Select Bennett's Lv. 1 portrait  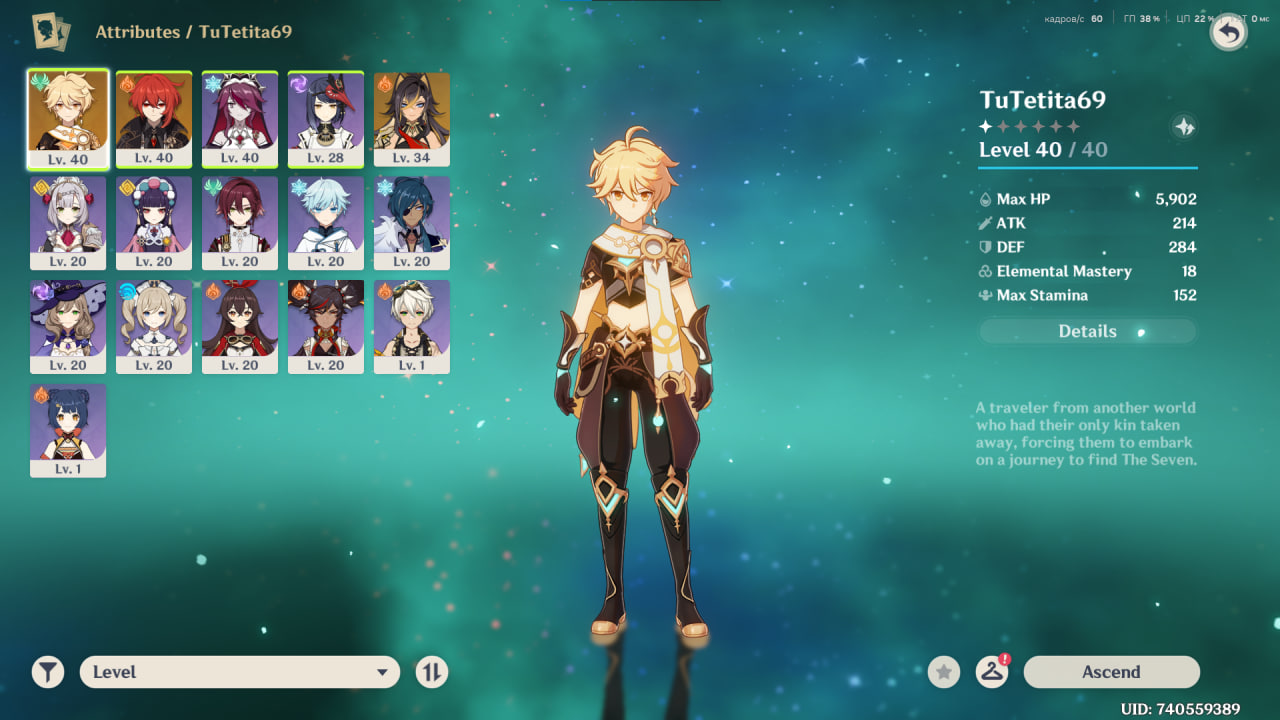click(x=412, y=326)
